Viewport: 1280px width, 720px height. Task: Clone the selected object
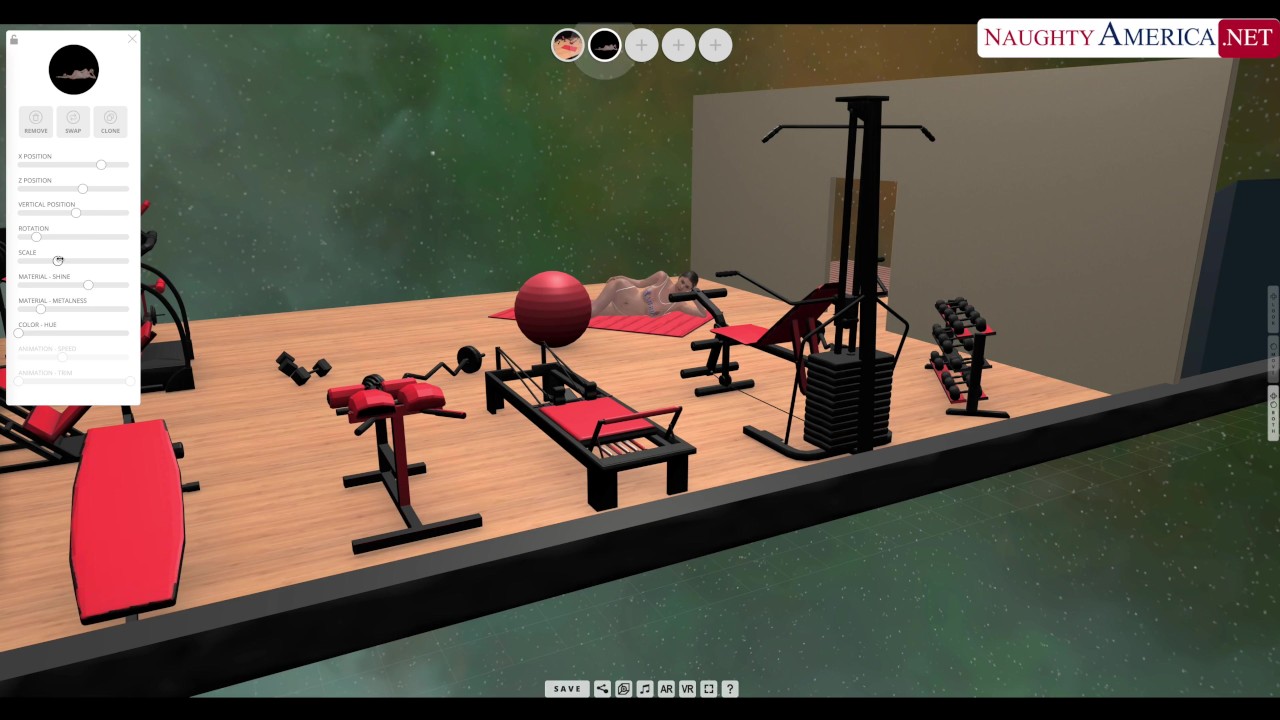click(x=110, y=121)
